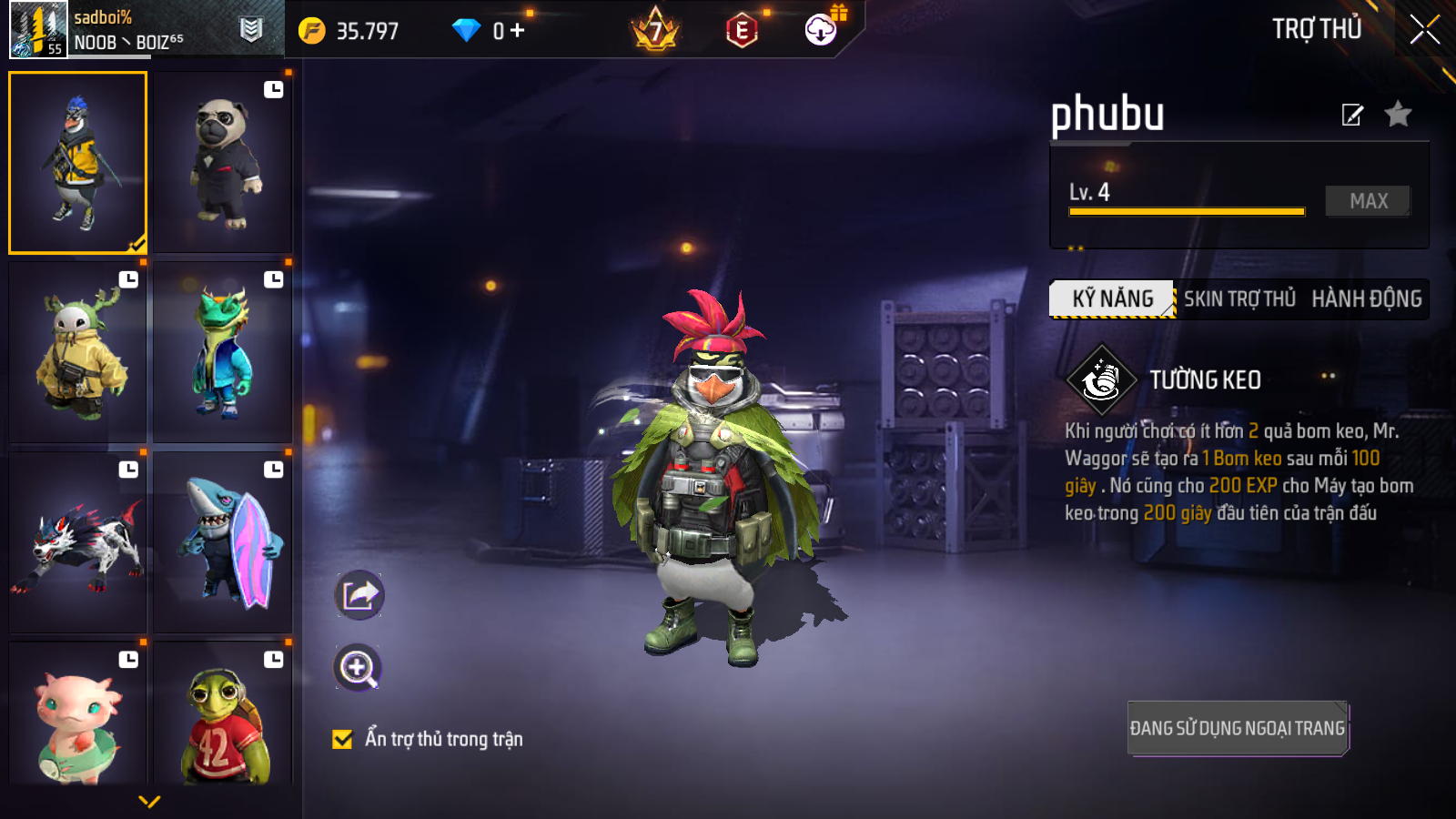The image size is (1456, 819).
Task: Switch to the KỸ NĂNG tab
Action: tap(1112, 299)
